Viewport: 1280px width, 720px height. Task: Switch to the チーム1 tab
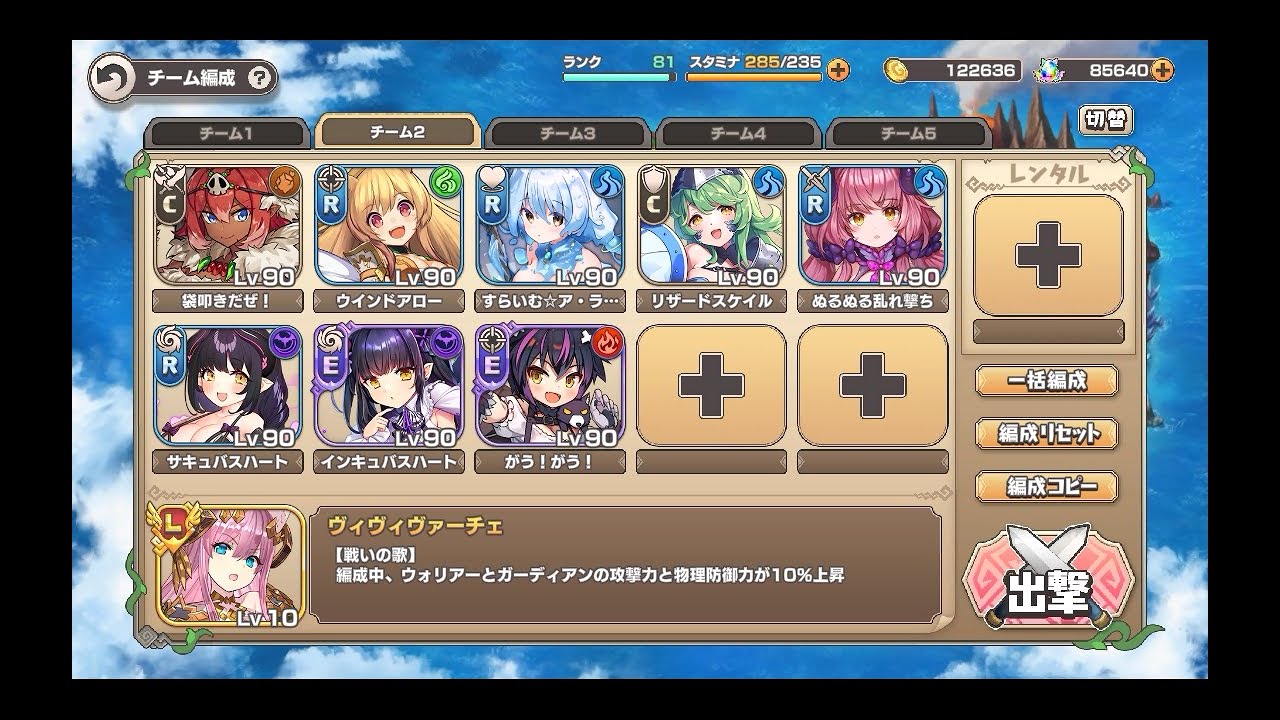click(x=227, y=134)
